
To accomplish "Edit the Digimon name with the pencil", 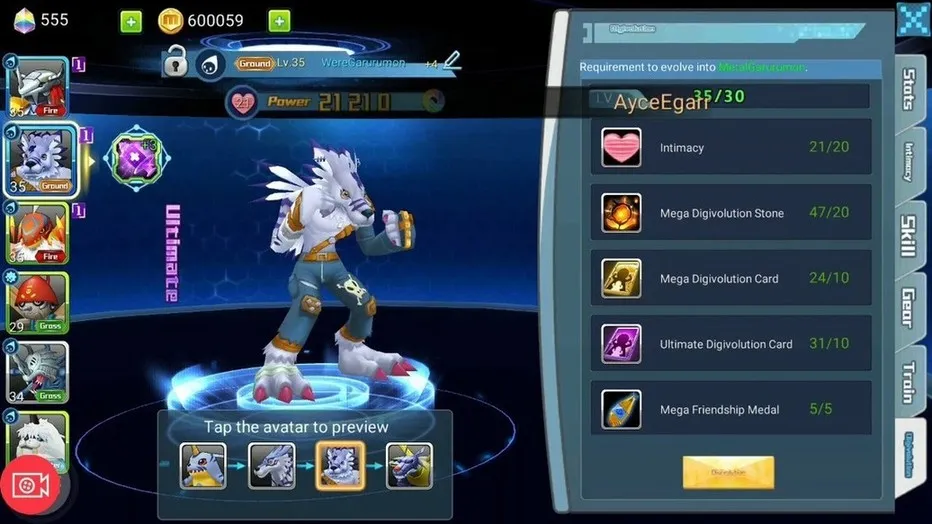I will coord(452,61).
